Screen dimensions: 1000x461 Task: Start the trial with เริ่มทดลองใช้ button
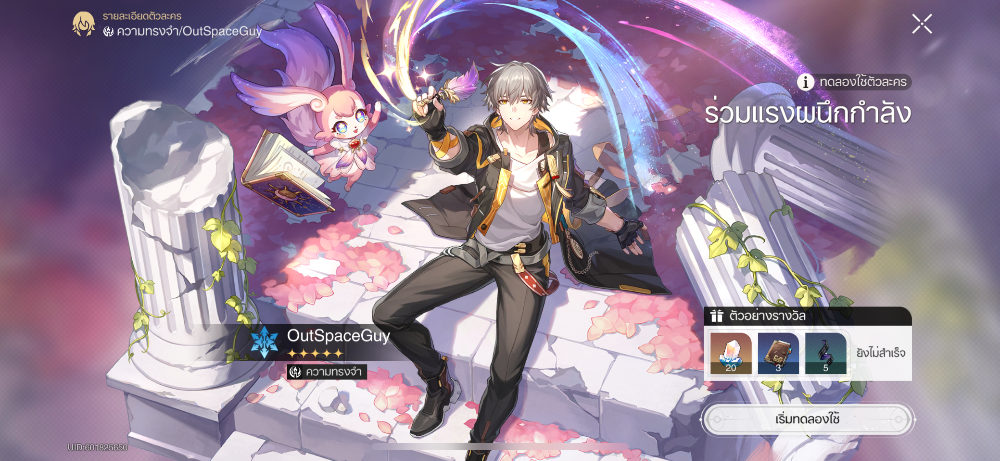click(807, 418)
